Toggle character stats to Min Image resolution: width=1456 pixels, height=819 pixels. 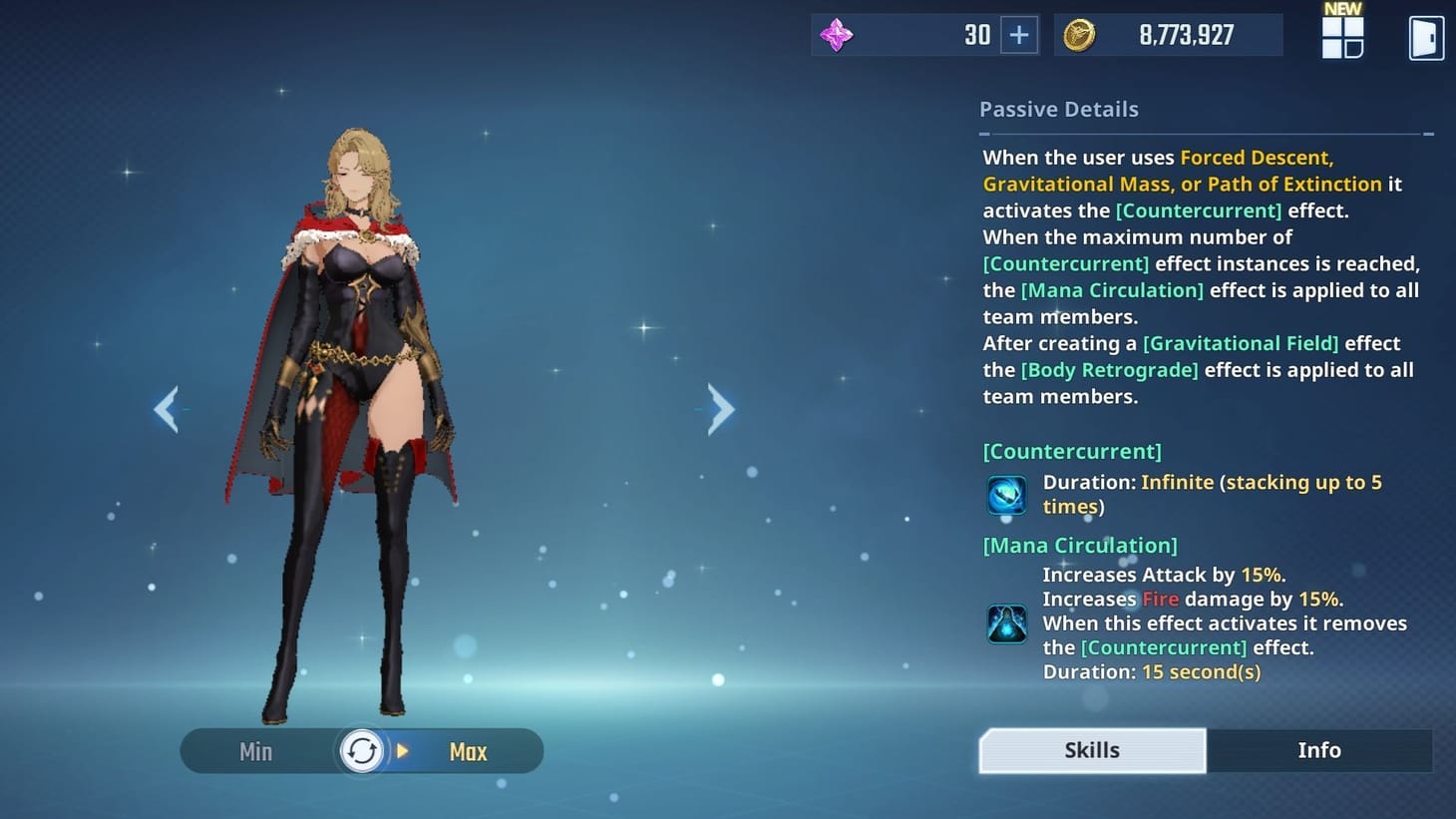pyautogui.click(x=255, y=751)
